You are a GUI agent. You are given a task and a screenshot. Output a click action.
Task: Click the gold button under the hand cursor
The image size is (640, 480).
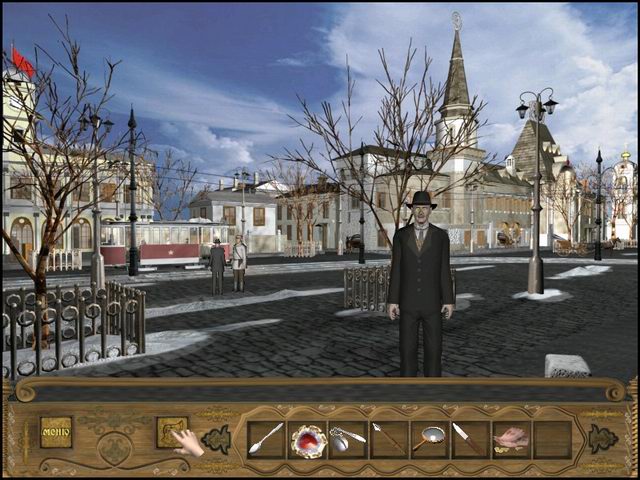171,431
